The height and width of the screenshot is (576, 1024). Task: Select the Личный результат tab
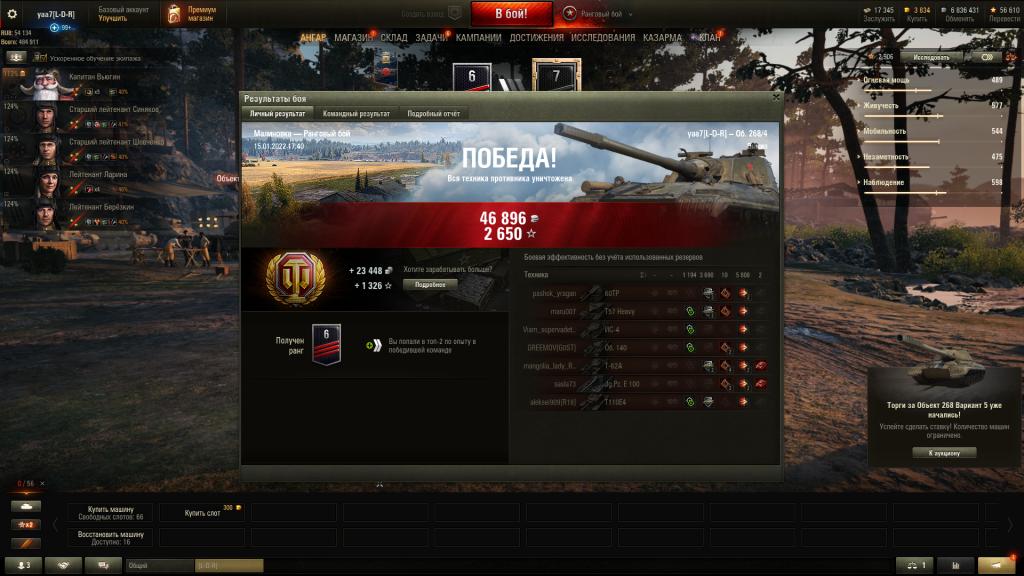pyautogui.click(x=278, y=114)
